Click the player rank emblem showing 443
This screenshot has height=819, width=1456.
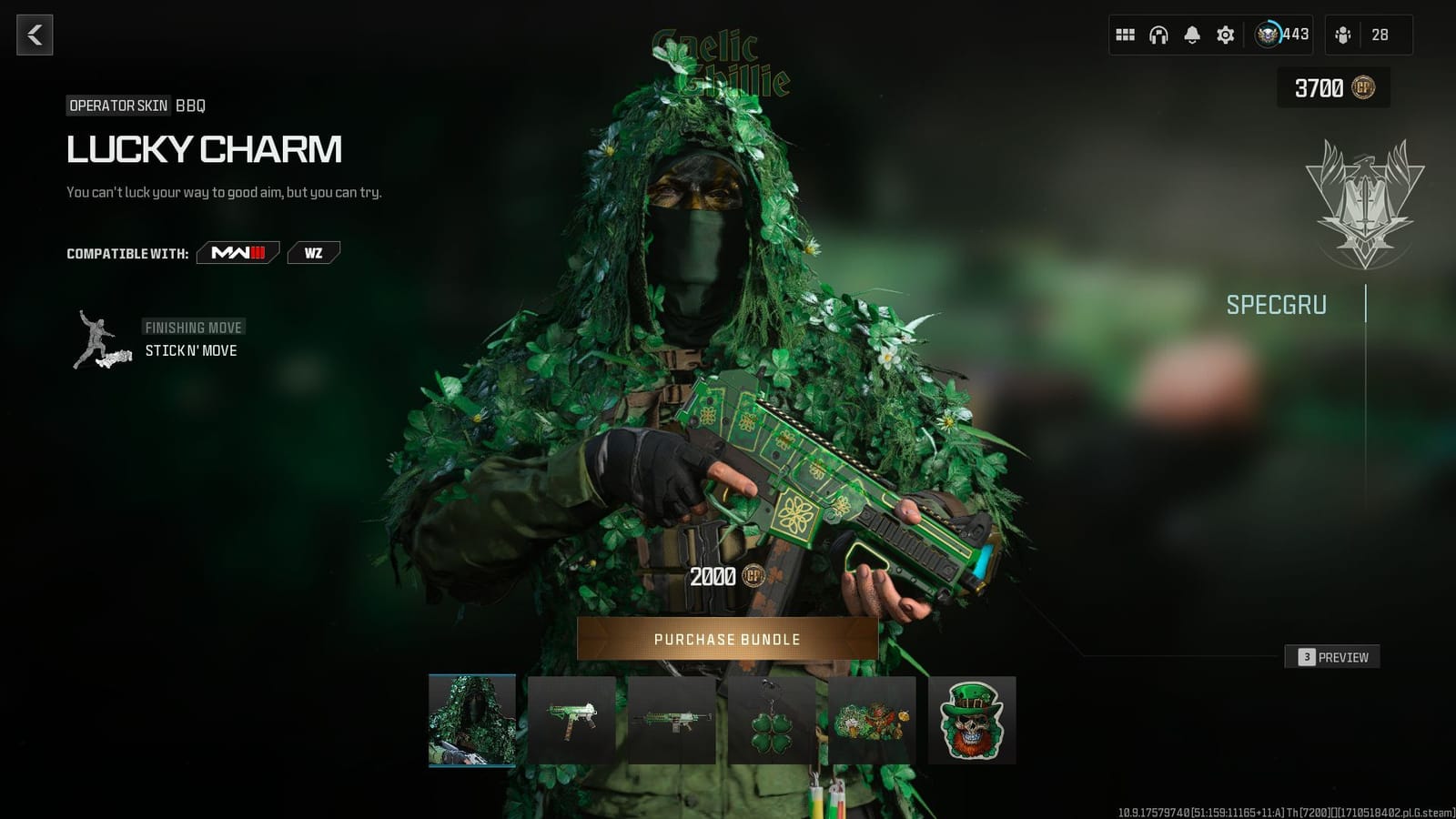1266,35
